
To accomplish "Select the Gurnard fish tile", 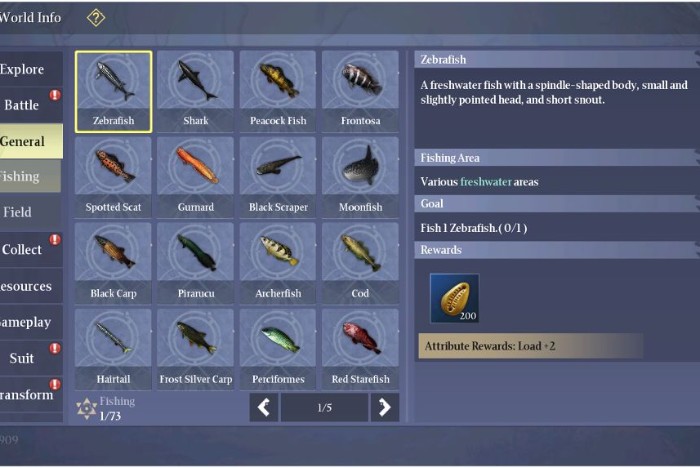I will (196, 177).
